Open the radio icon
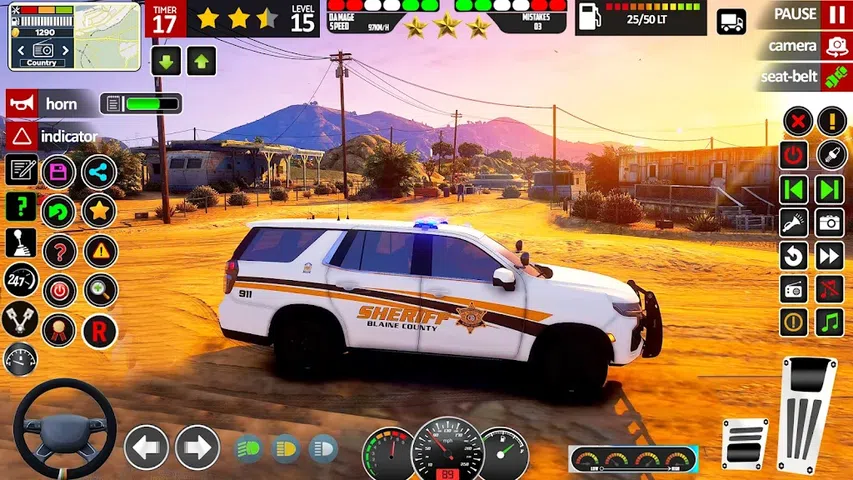This screenshot has width=853, height=480. (794, 289)
